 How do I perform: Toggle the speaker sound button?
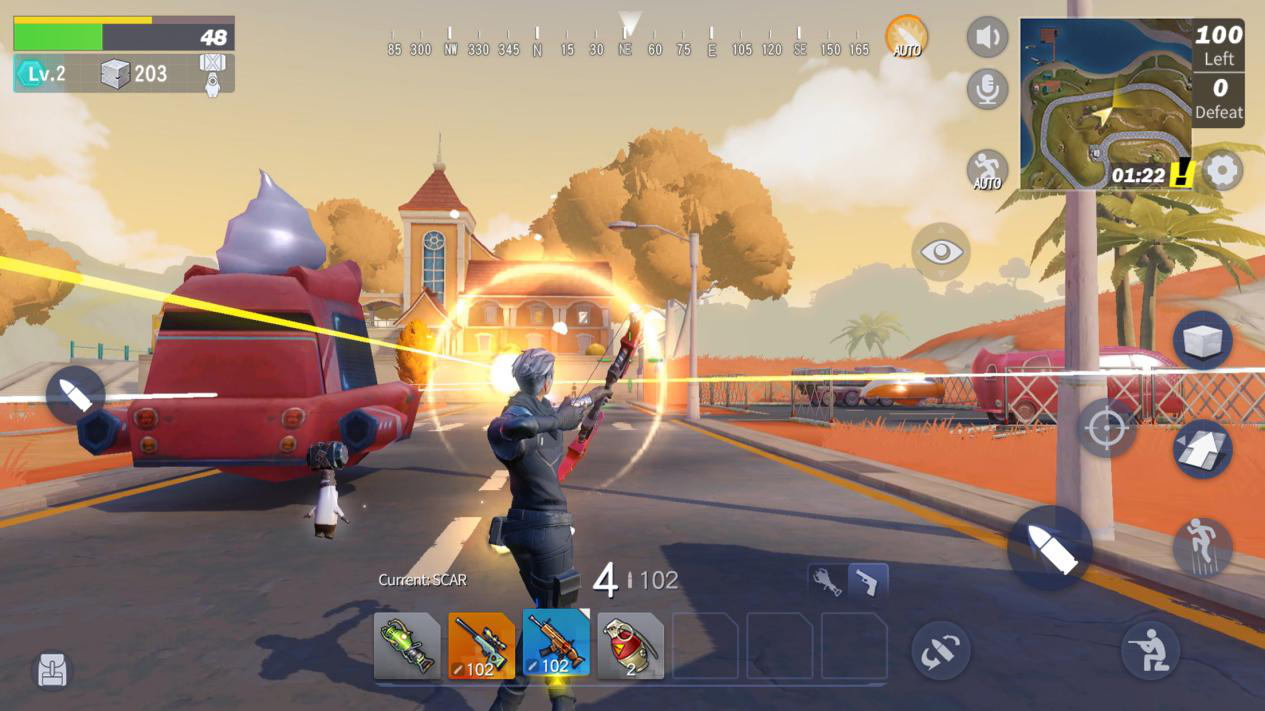pos(987,38)
